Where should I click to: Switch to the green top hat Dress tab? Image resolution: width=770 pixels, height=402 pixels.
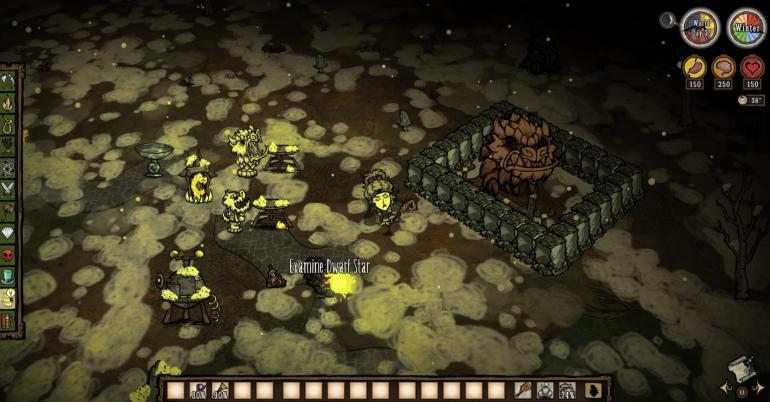click(11, 276)
